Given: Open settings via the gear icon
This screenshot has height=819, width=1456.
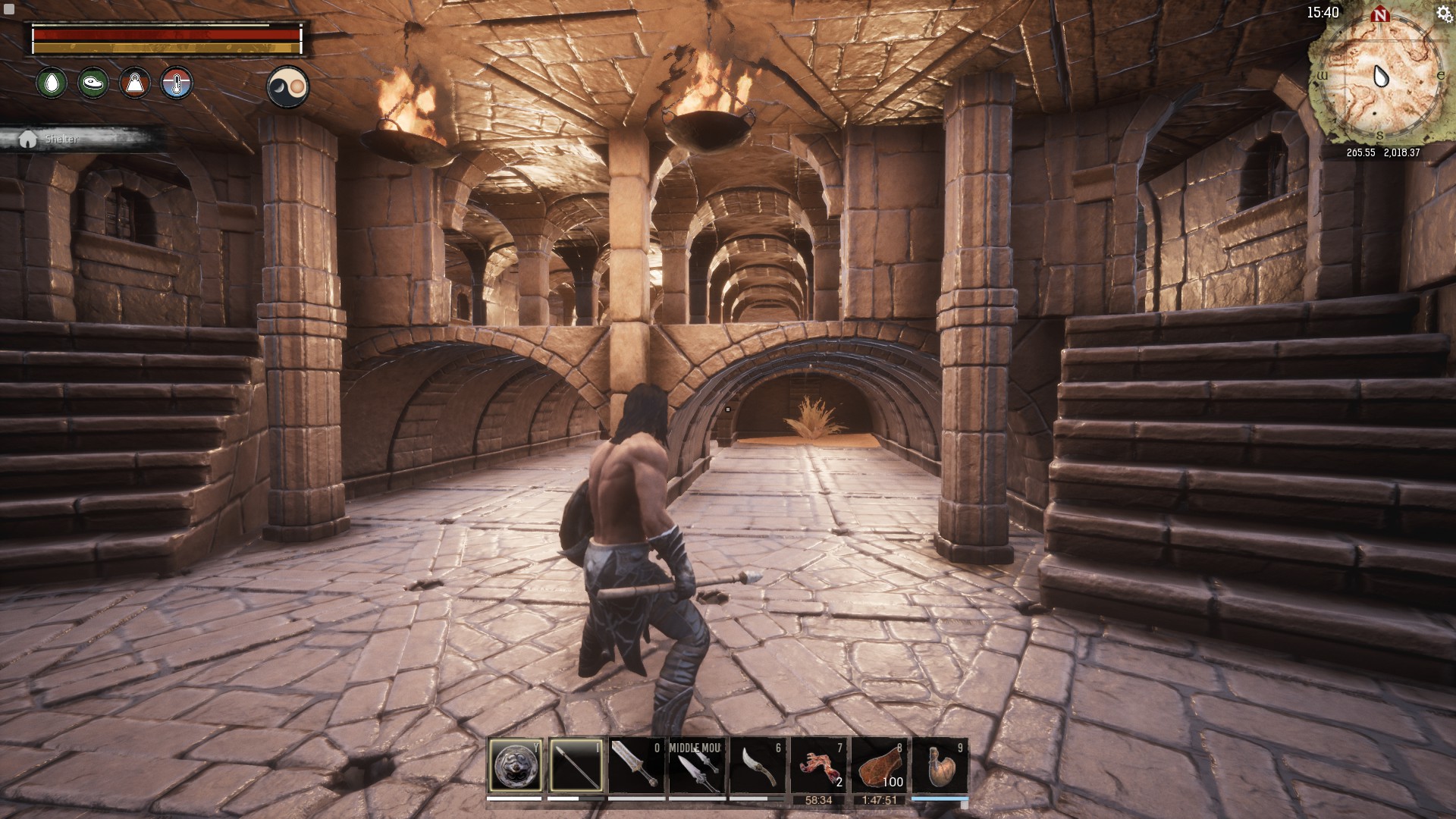Looking at the screenshot, I should coord(1443,14).
